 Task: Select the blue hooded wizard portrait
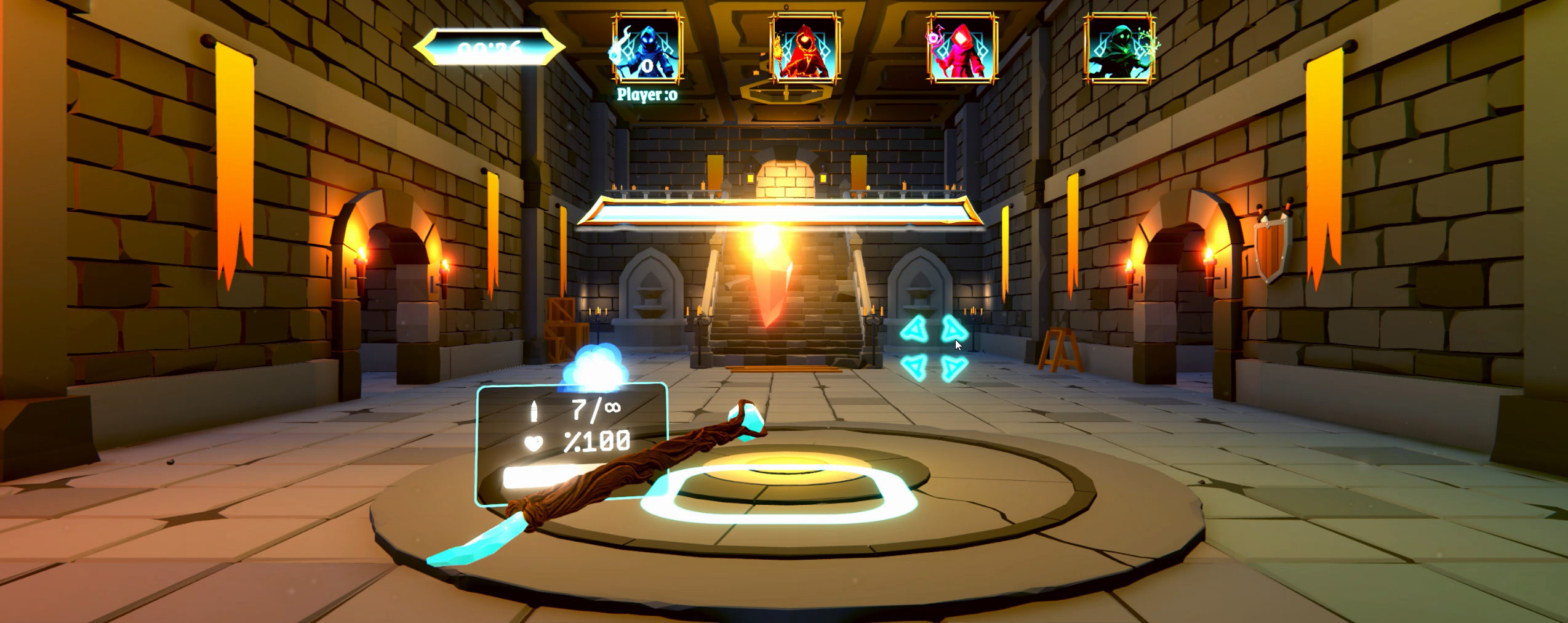coord(647,49)
